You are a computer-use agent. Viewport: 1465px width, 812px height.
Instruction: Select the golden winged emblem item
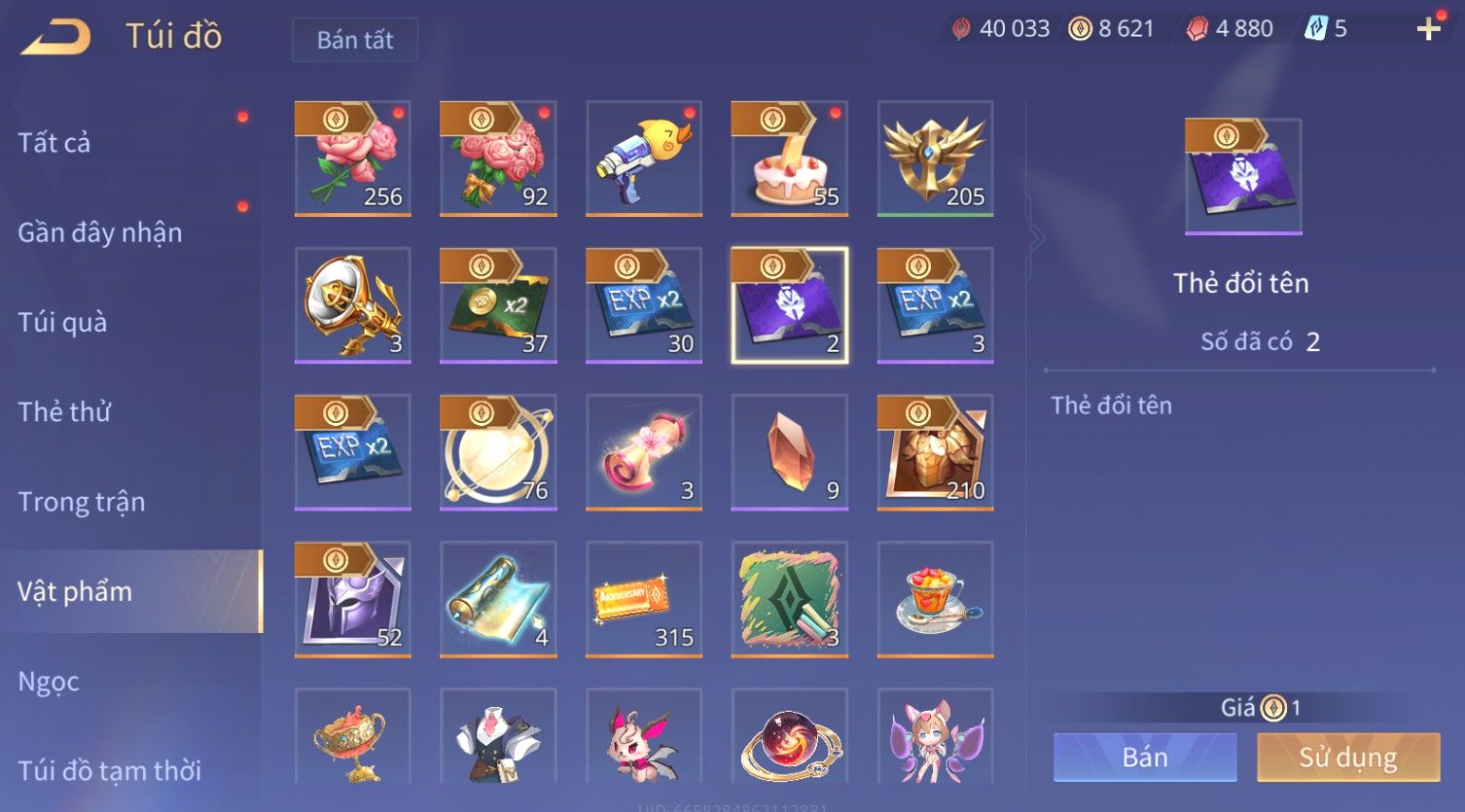click(x=935, y=159)
